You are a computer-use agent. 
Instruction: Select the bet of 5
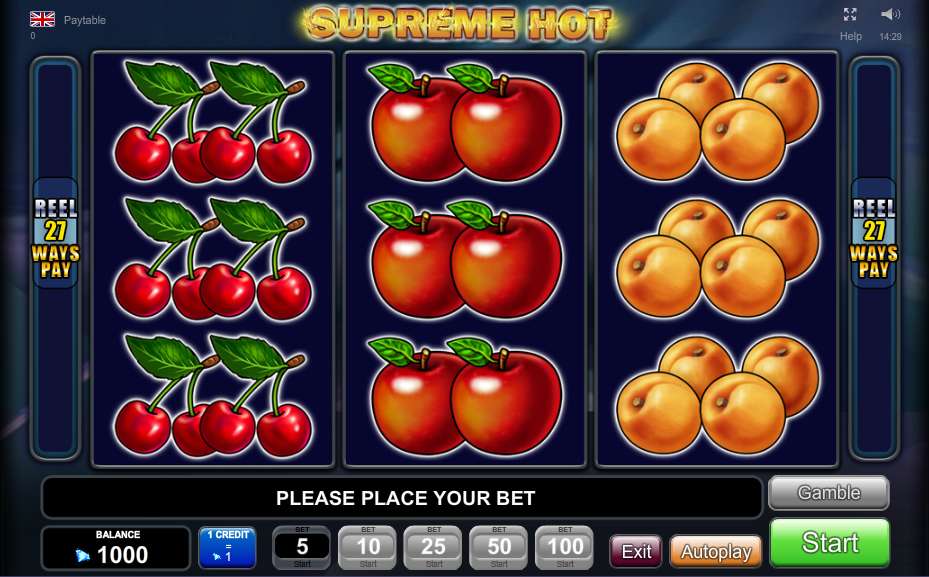302,548
